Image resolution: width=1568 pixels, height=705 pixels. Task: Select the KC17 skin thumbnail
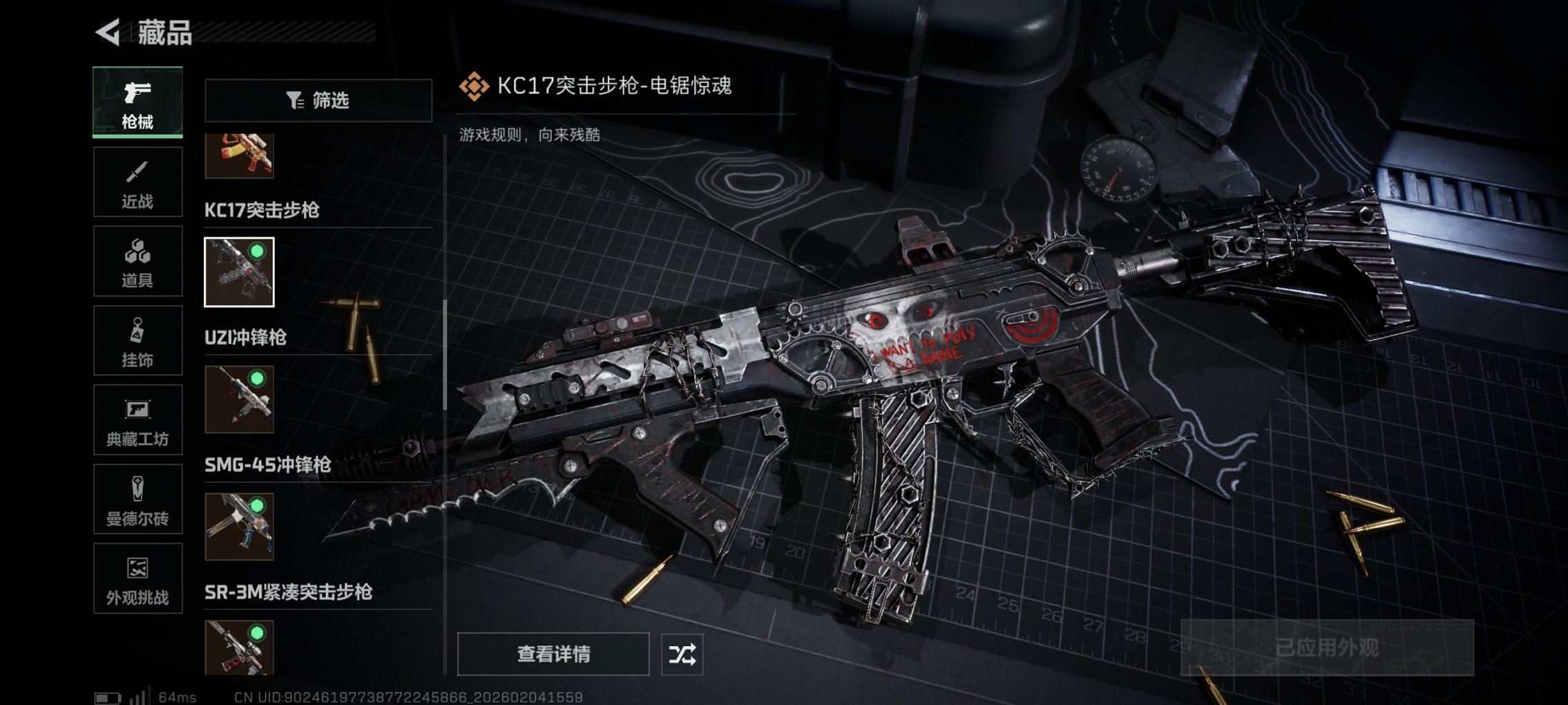tap(240, 272)
